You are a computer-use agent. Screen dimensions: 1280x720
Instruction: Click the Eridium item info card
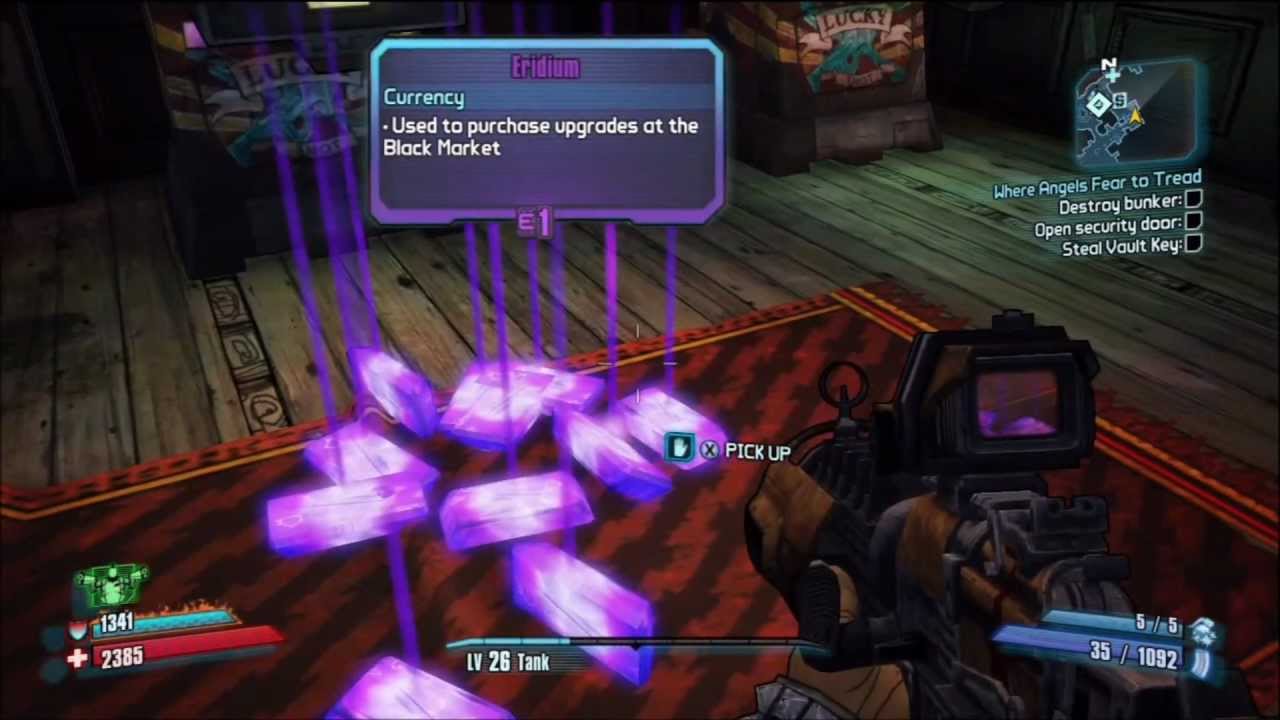click(x=547, y=130)
